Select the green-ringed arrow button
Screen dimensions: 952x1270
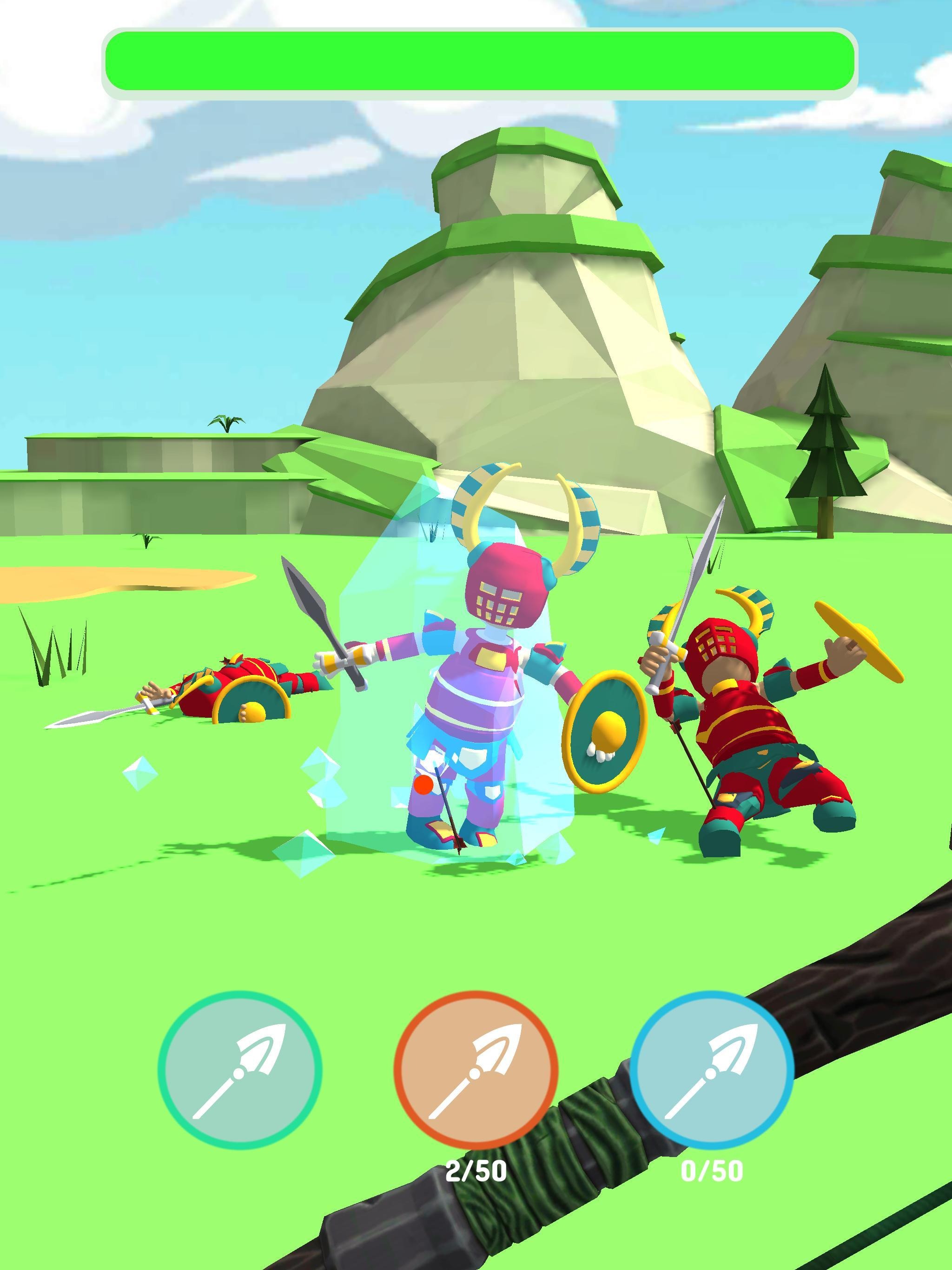pos(239,1072)
